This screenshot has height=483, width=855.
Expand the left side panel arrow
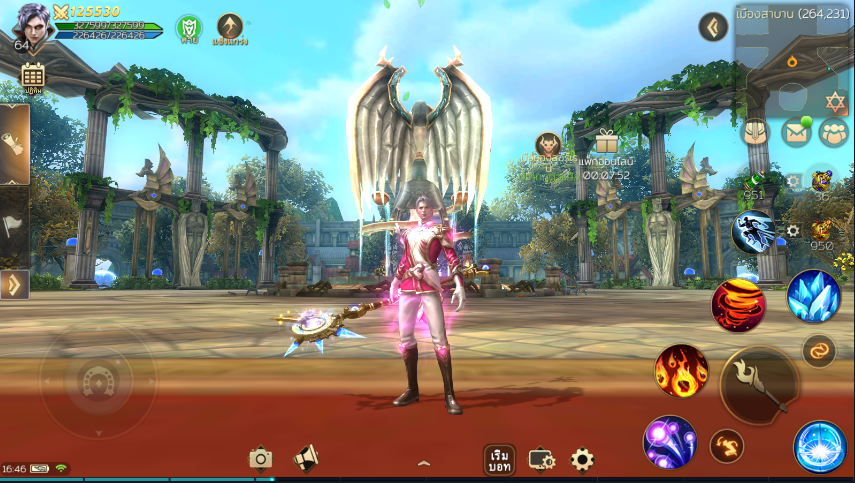click(14, 285)
